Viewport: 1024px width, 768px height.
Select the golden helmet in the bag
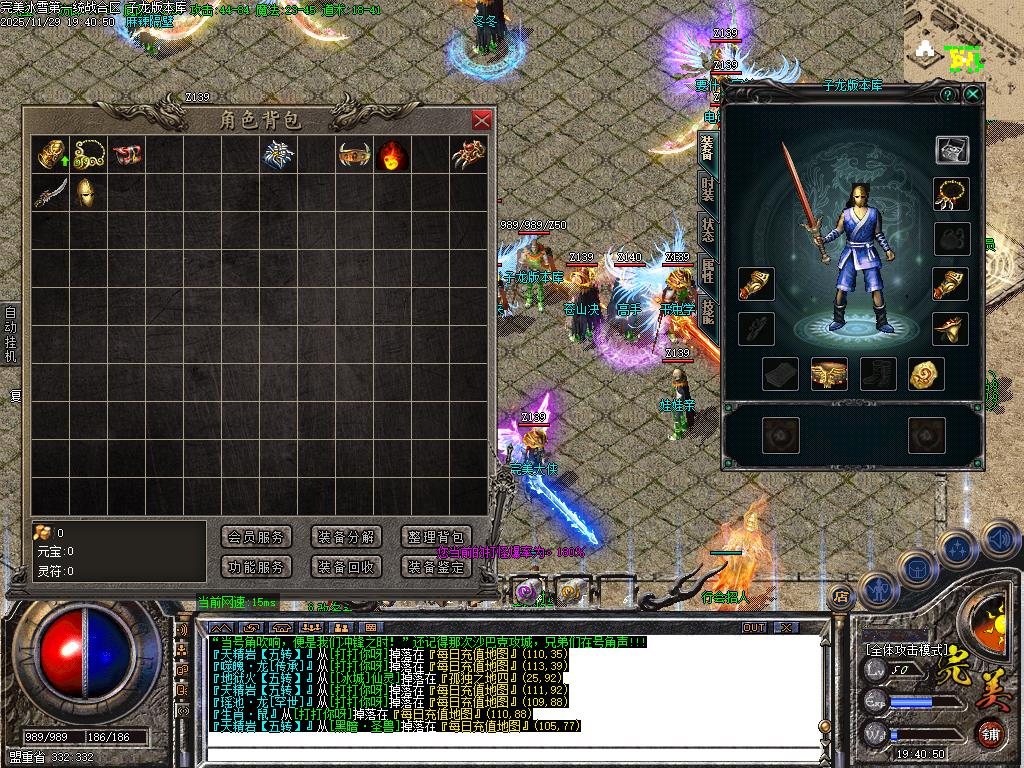[88, 192]
